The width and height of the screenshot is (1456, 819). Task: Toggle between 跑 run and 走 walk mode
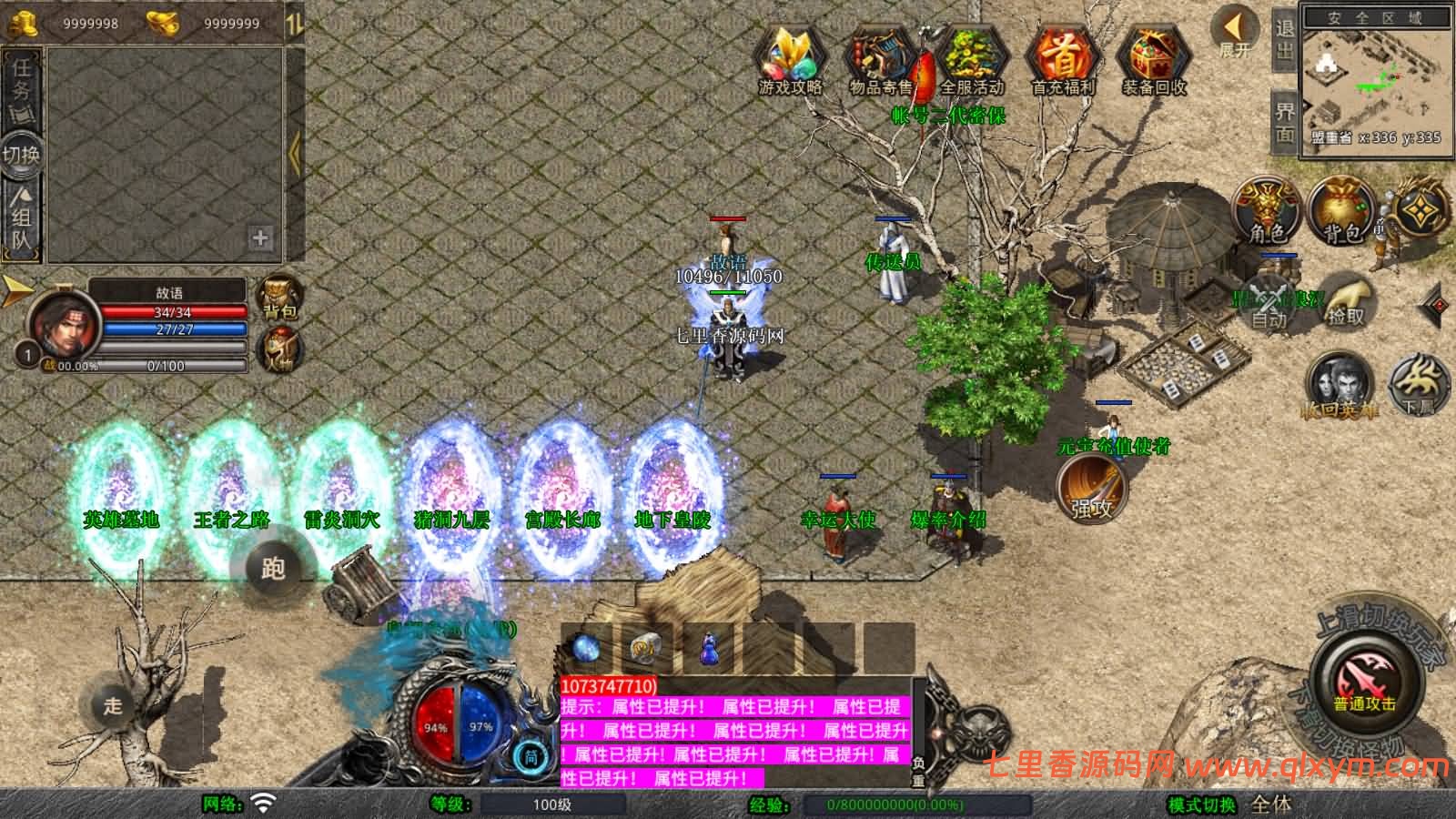point(273,569)
